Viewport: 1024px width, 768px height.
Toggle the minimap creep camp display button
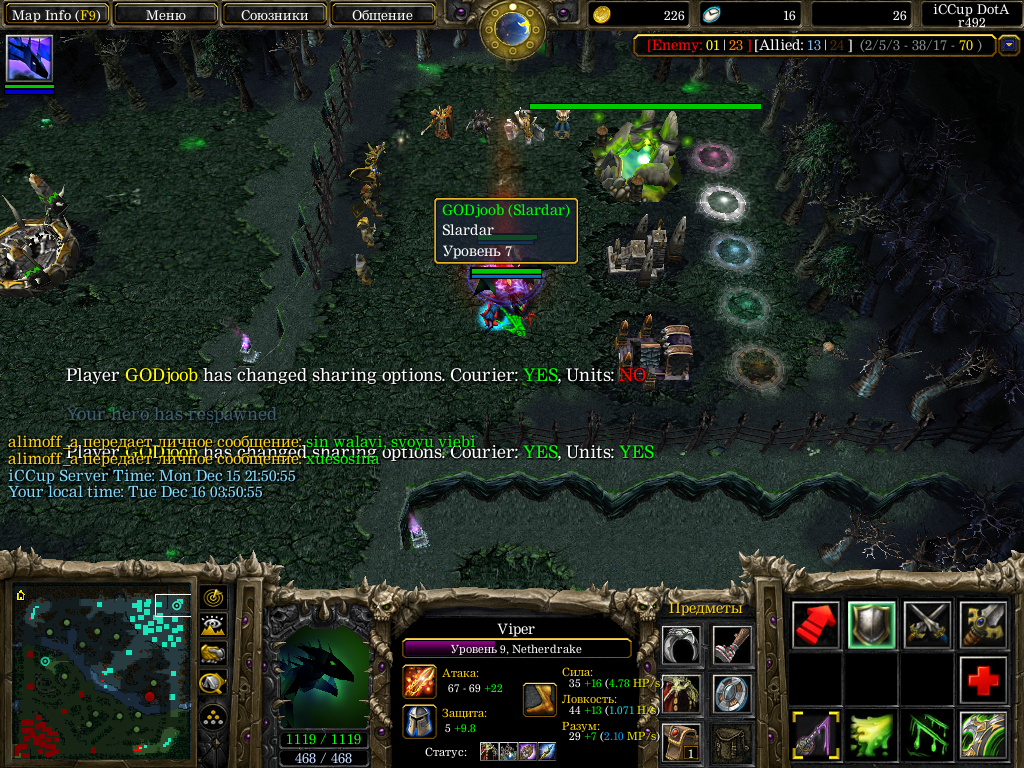click(213, 683)
